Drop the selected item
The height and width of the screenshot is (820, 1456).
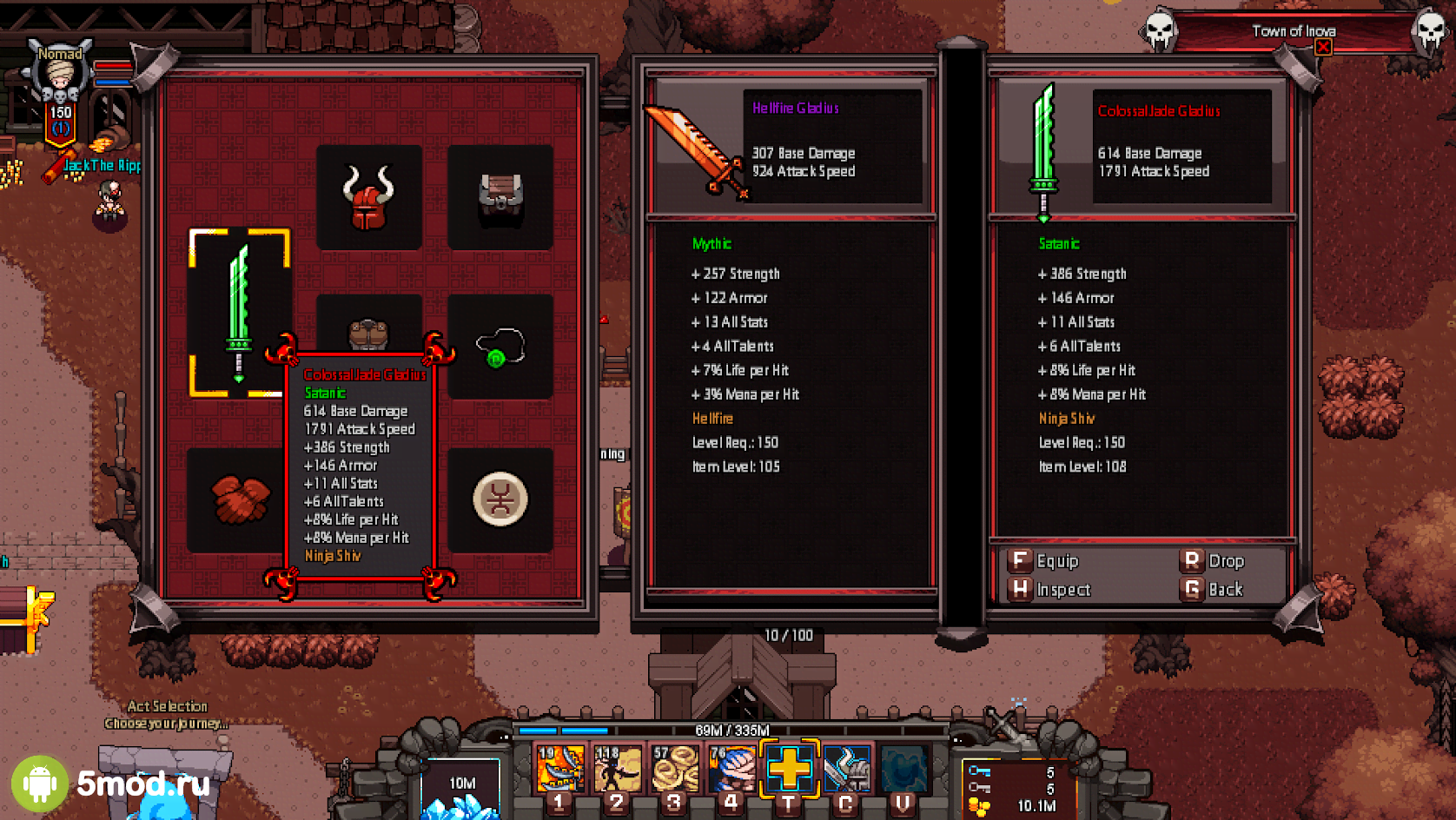(1213, 561)
